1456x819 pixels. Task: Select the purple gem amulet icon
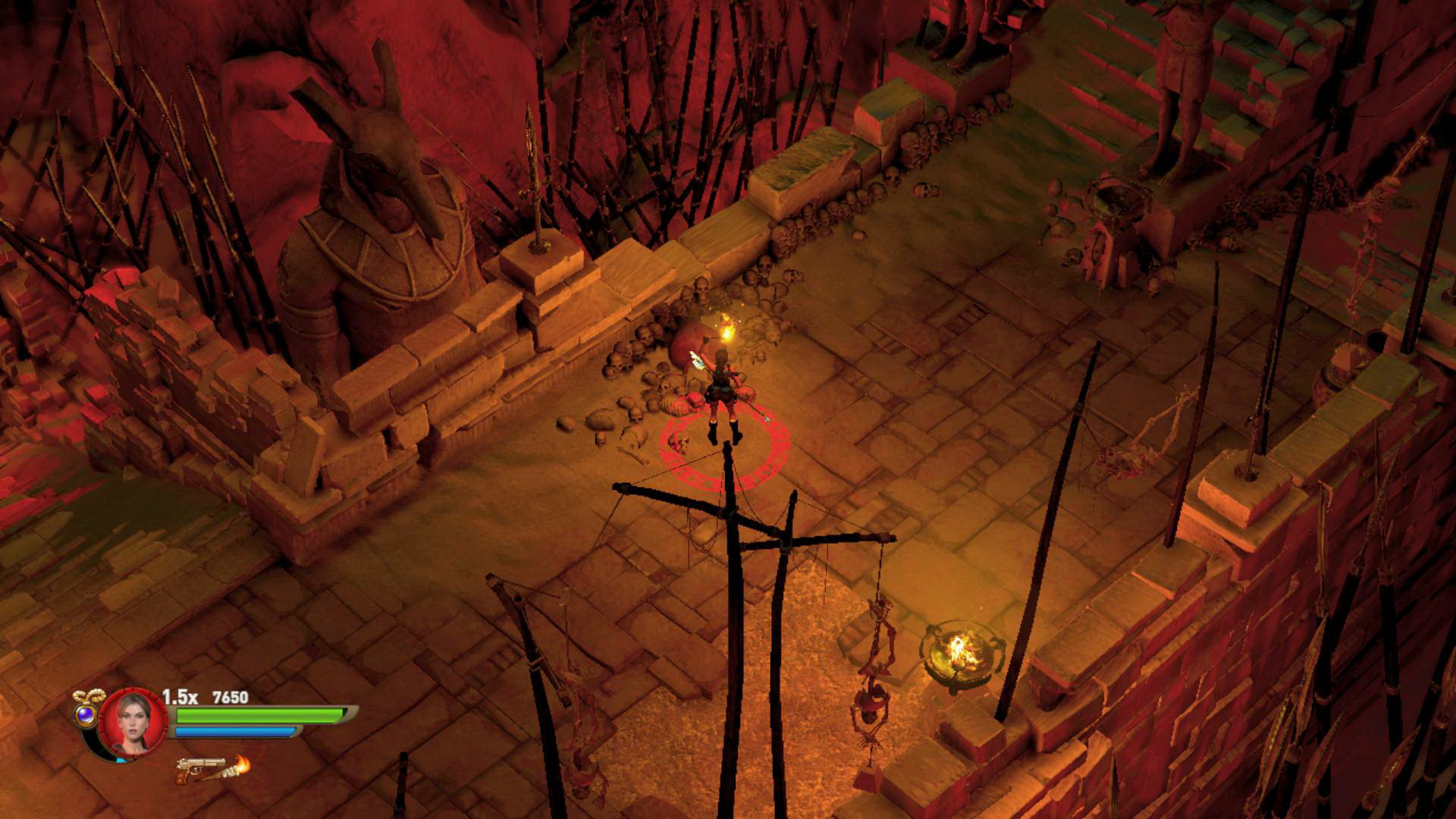point(86,714)
